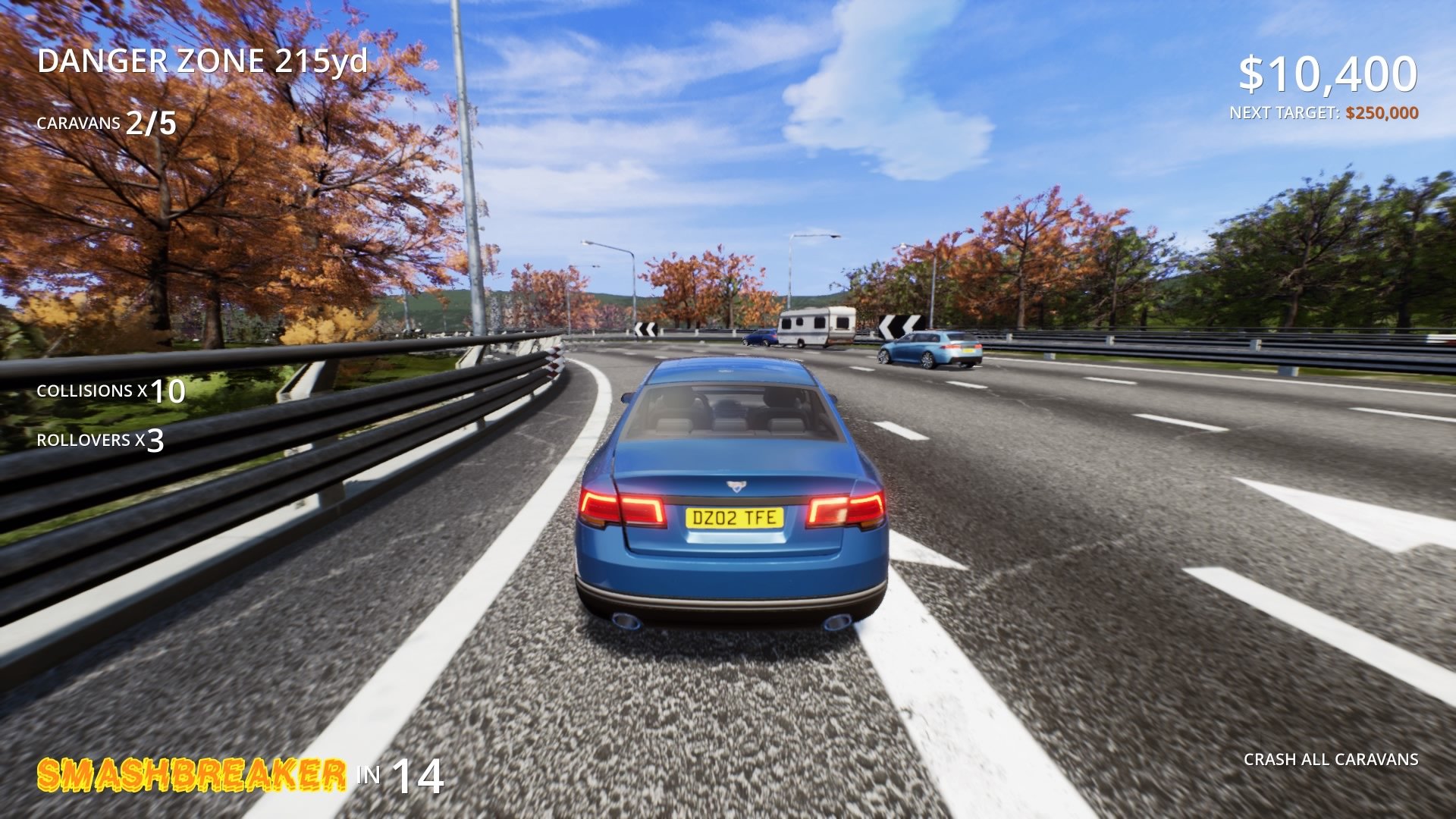
Task: Click the SMASHBREAKER IN 14 progress counter
Action: point(243,775)
